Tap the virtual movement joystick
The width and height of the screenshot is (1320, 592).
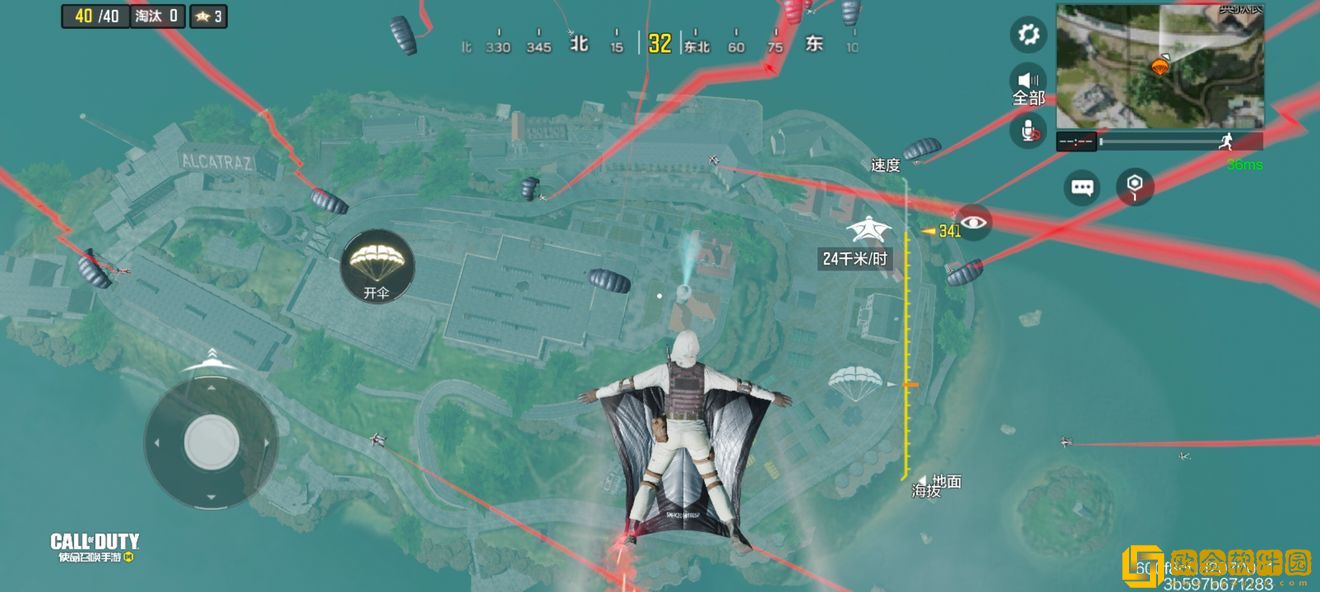coord(211,440)
